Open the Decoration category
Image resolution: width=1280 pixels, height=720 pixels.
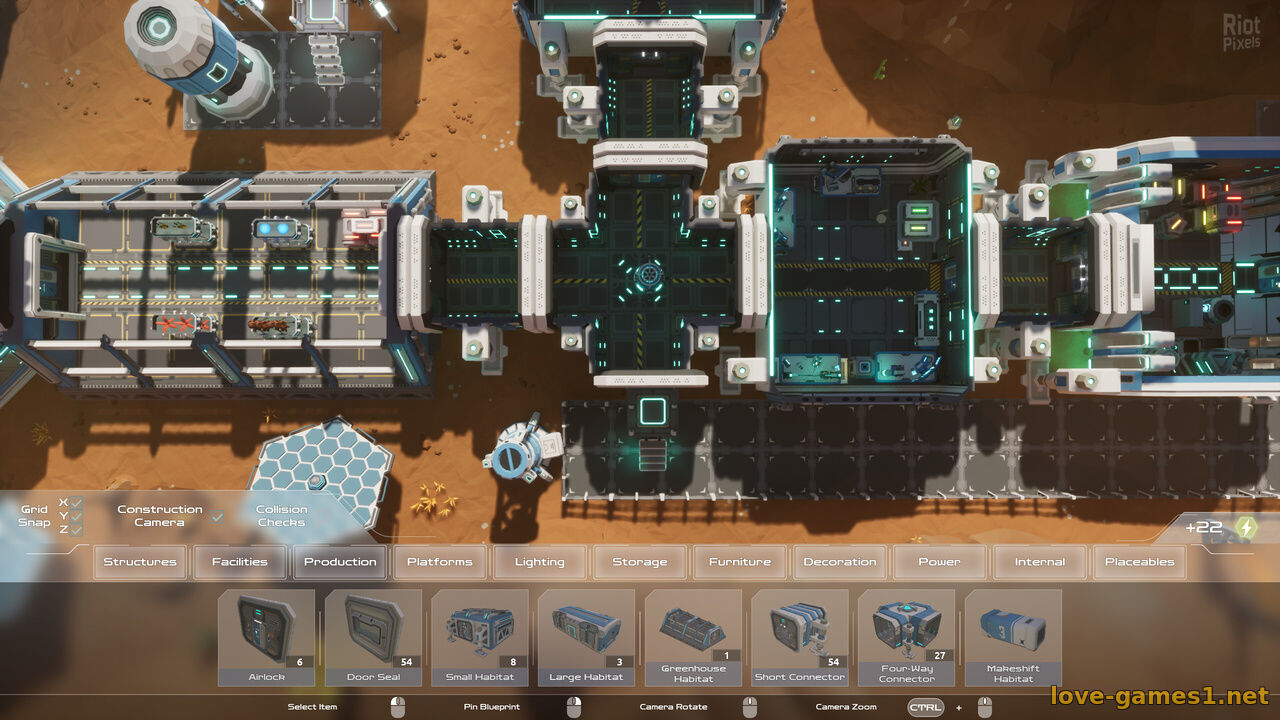840,562
